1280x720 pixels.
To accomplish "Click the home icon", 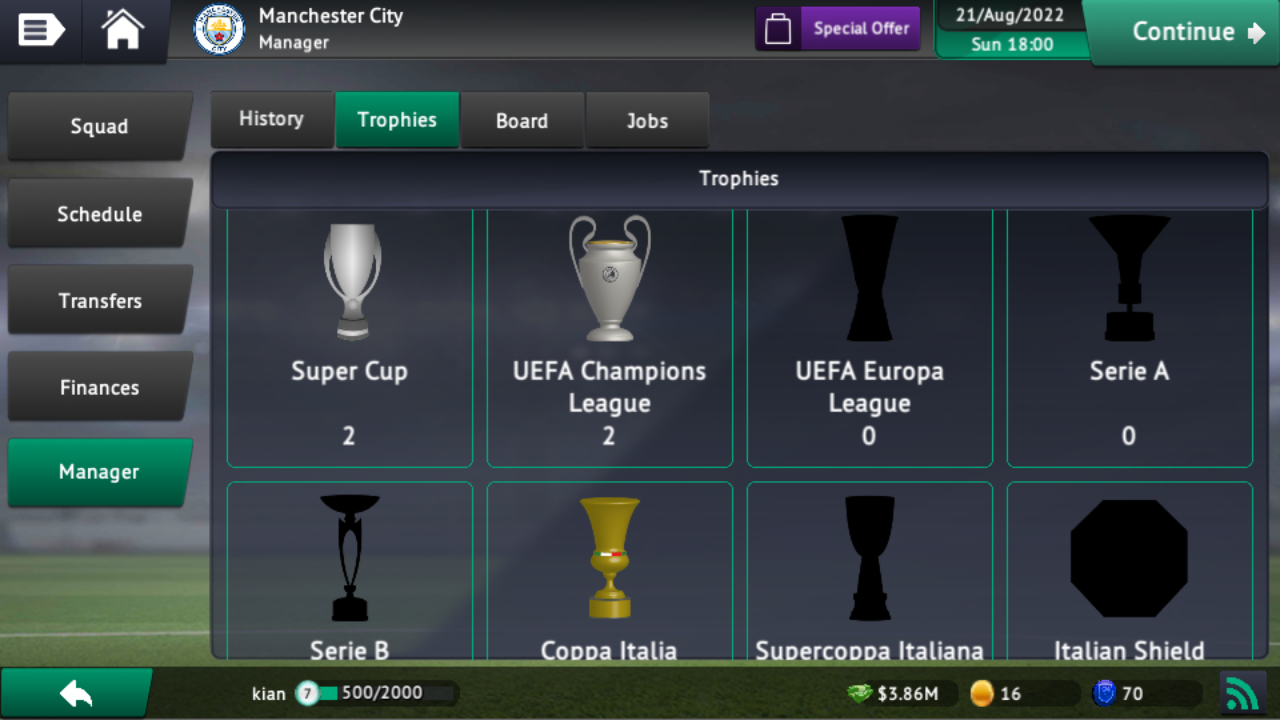I will point(122,30).
